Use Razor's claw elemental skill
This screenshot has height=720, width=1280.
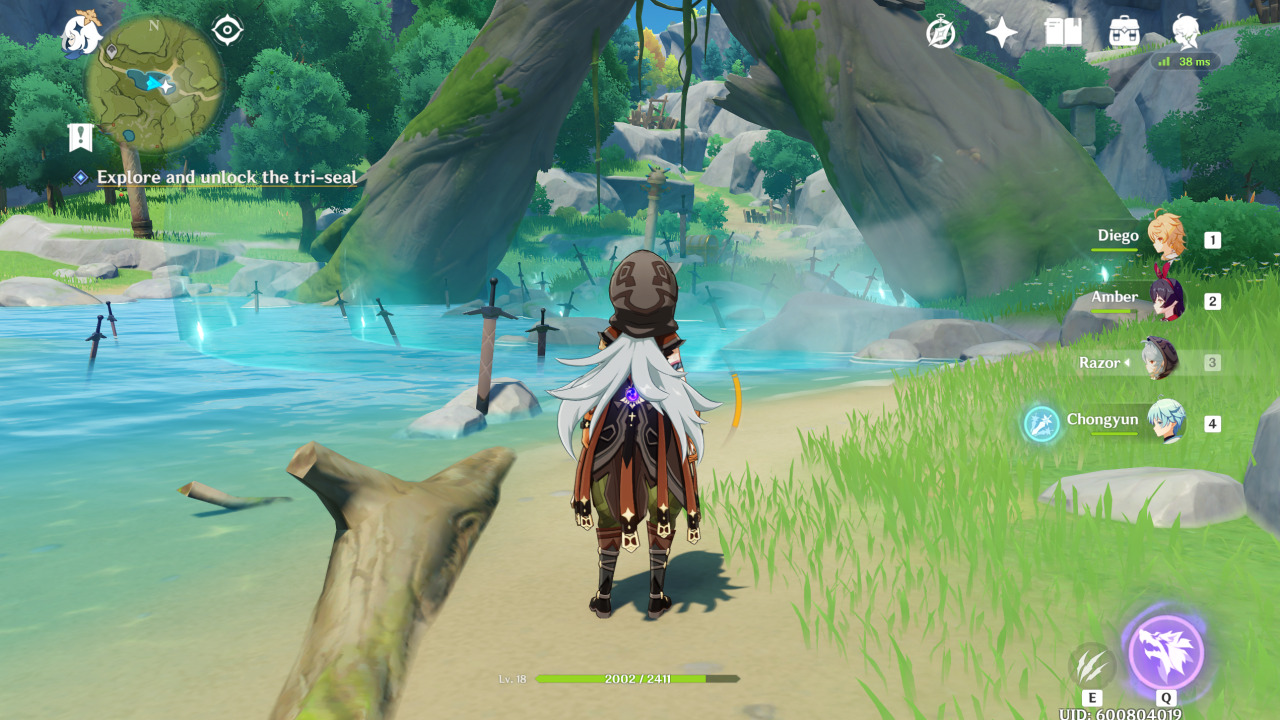[x=1091, y=665]
